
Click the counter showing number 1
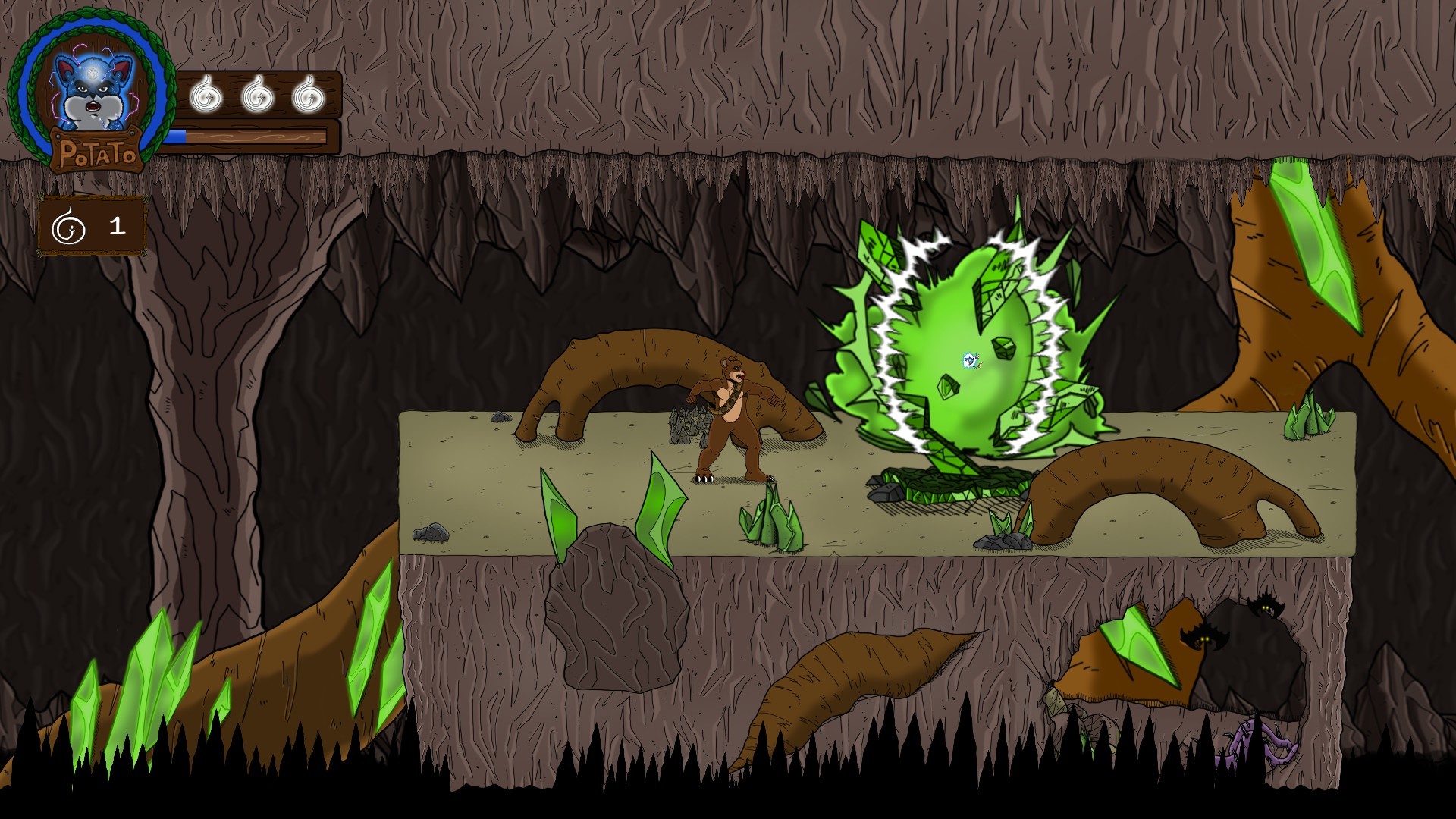(116, 225)
